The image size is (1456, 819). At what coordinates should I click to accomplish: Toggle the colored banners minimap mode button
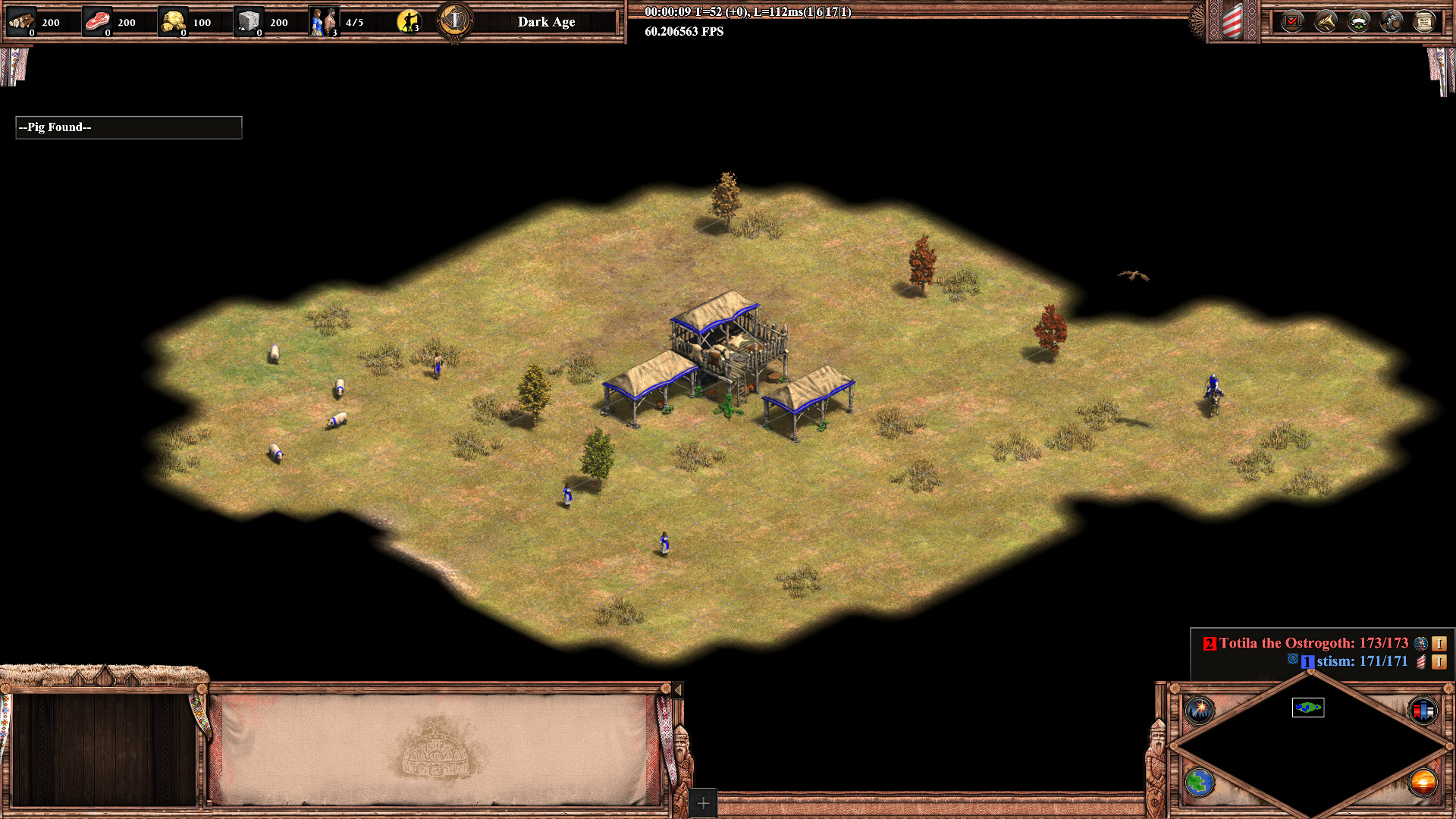pyautogui.click(x=1423, y=711)
